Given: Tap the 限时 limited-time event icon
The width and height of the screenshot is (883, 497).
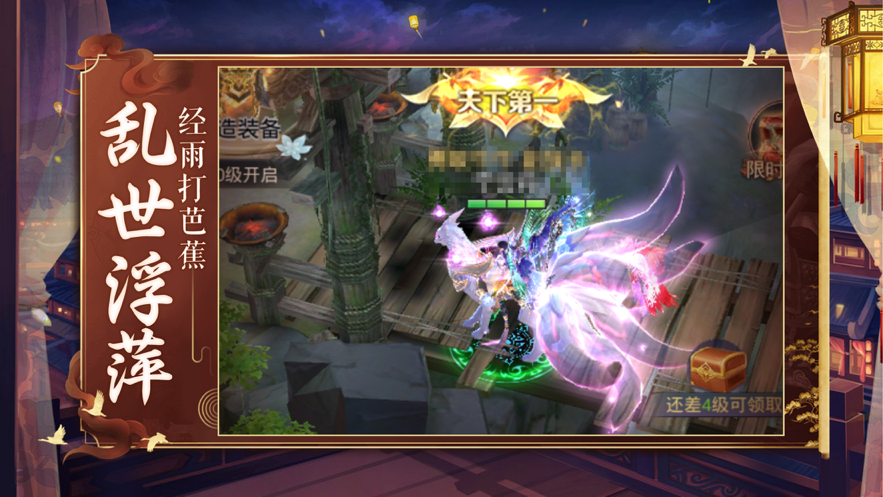Looking at the screenshot, I should (765, 140).
